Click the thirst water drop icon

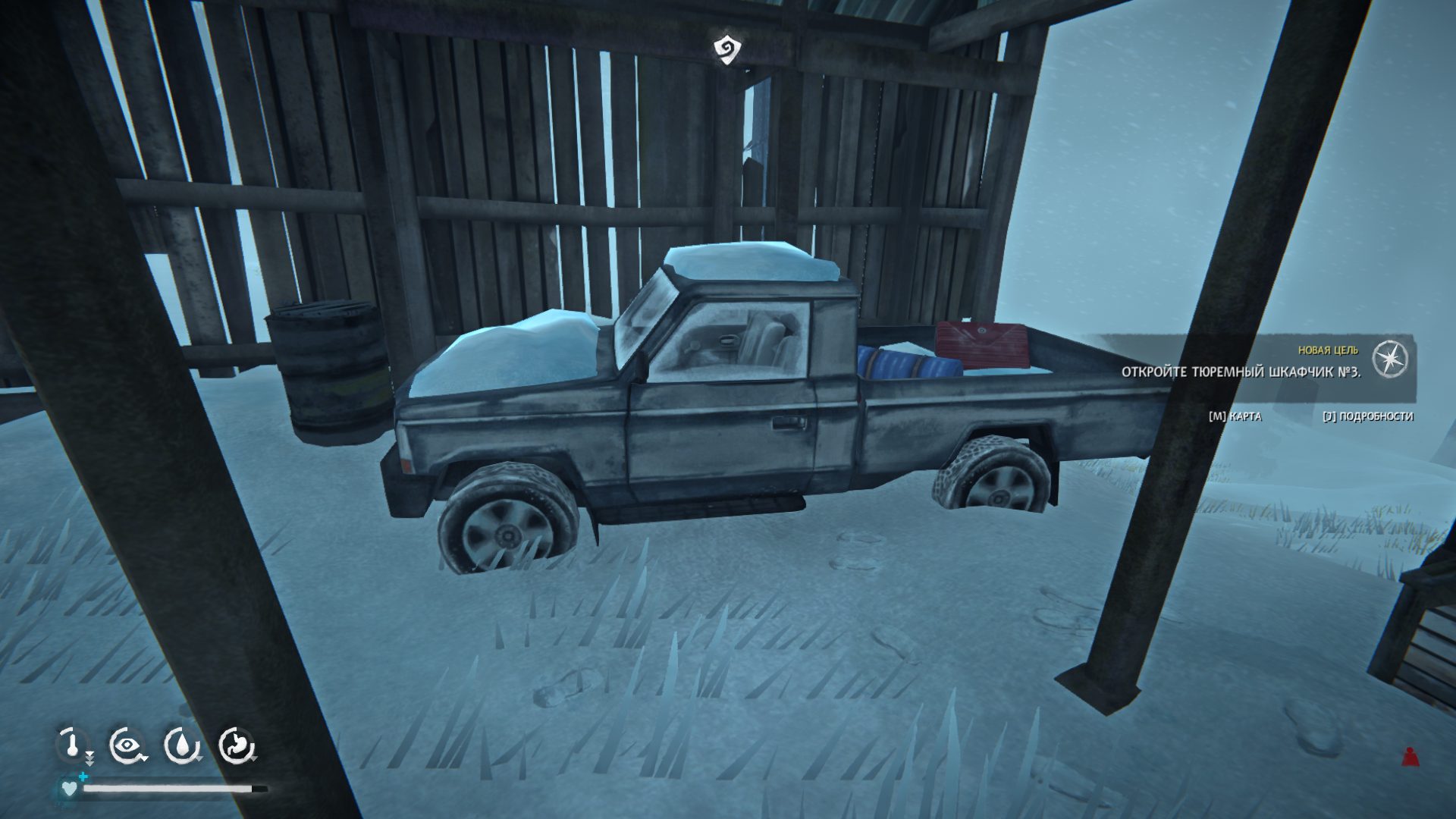[x=181, y=745]
